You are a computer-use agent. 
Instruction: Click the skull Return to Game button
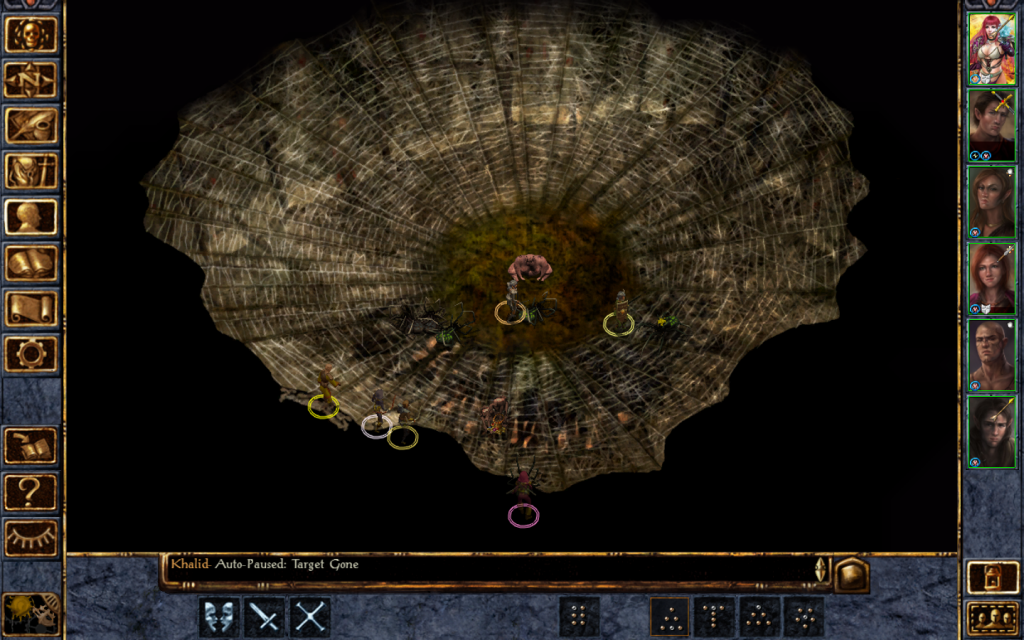coord(31,34)
